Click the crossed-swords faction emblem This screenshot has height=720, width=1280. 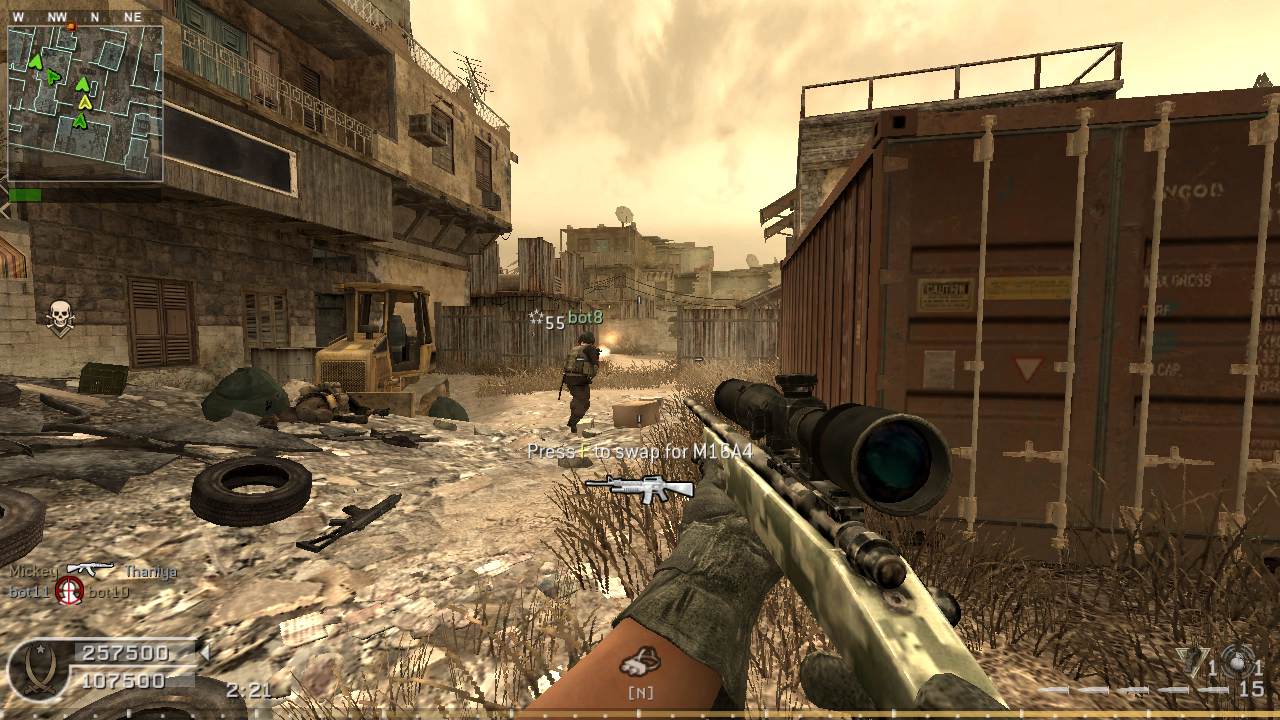tap(38, 669)
